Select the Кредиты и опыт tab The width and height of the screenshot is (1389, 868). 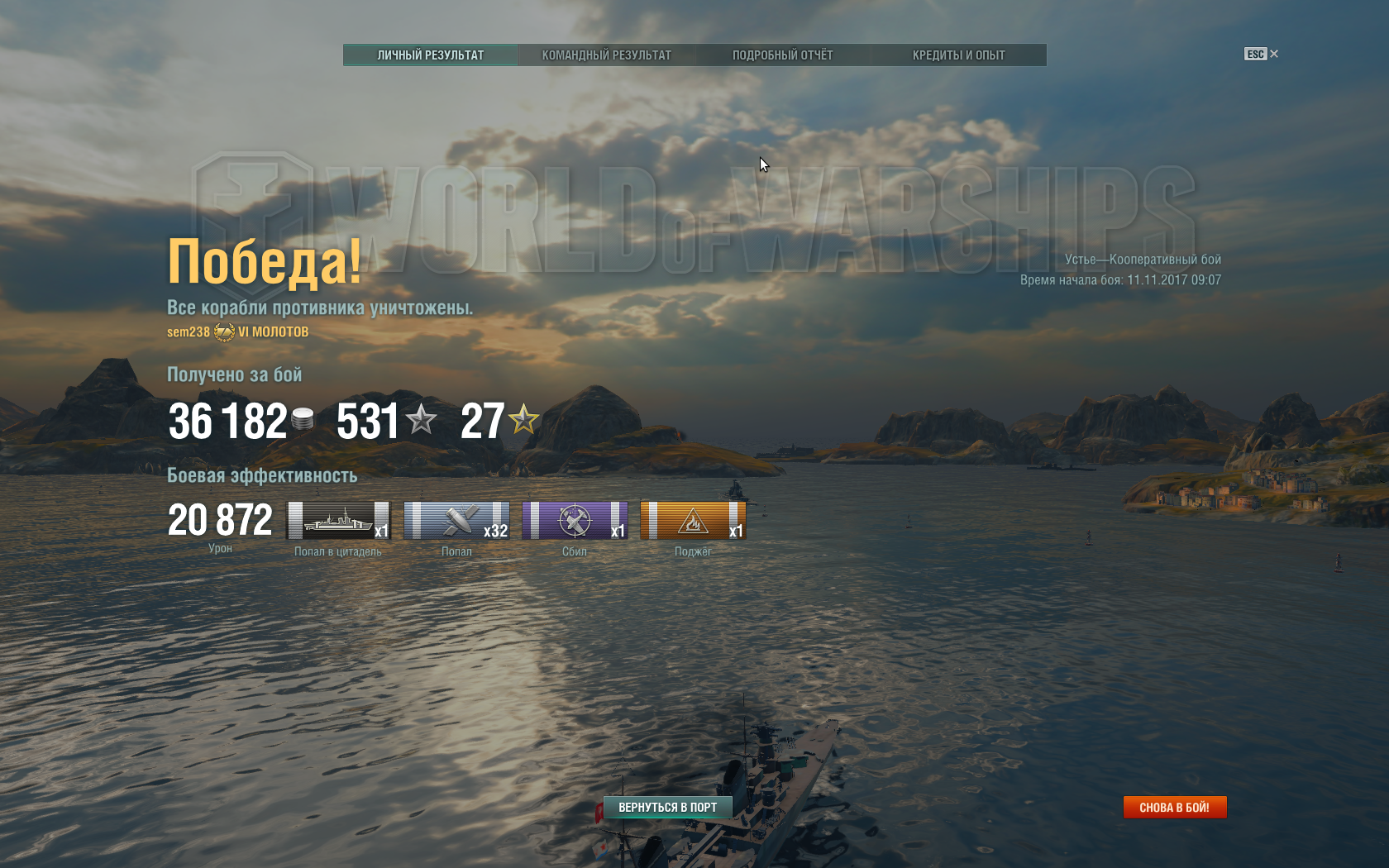pos(958,55)
